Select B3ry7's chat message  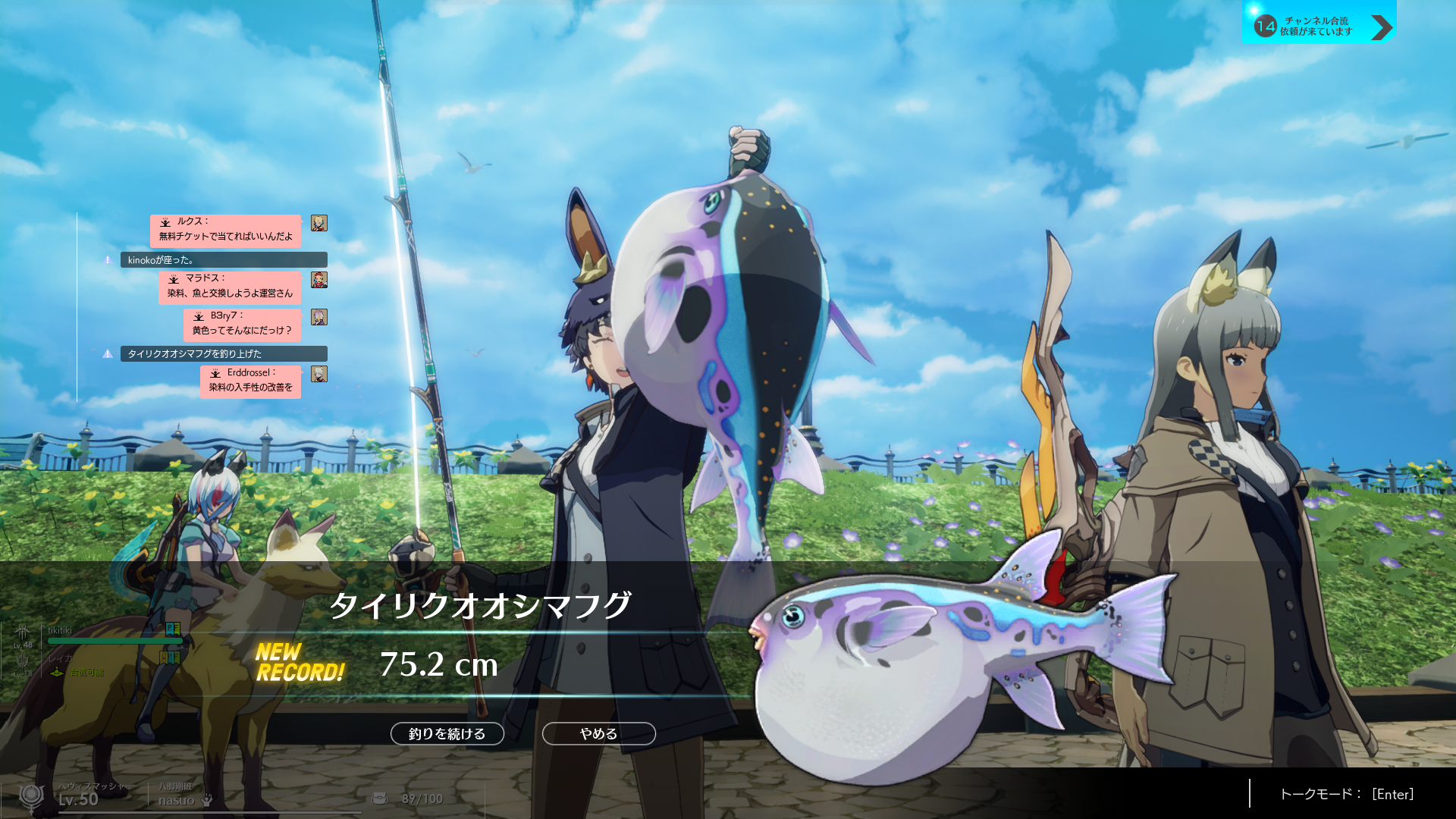coord(242,324)
